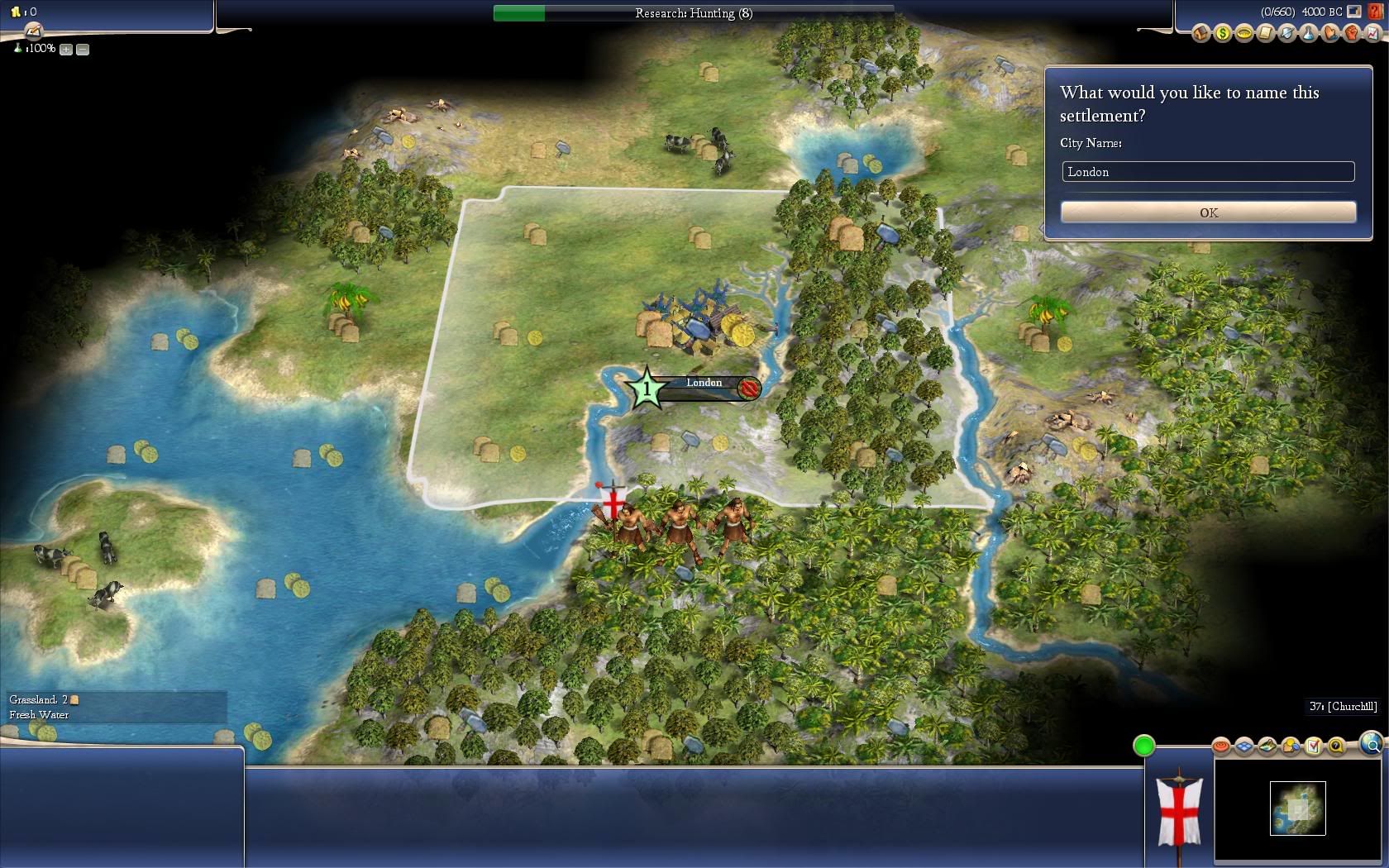Click the green end turn button
Image resolution: width=1389 pixels, height=868 pixels.
pyautogui.click(x=1143, y=746)
